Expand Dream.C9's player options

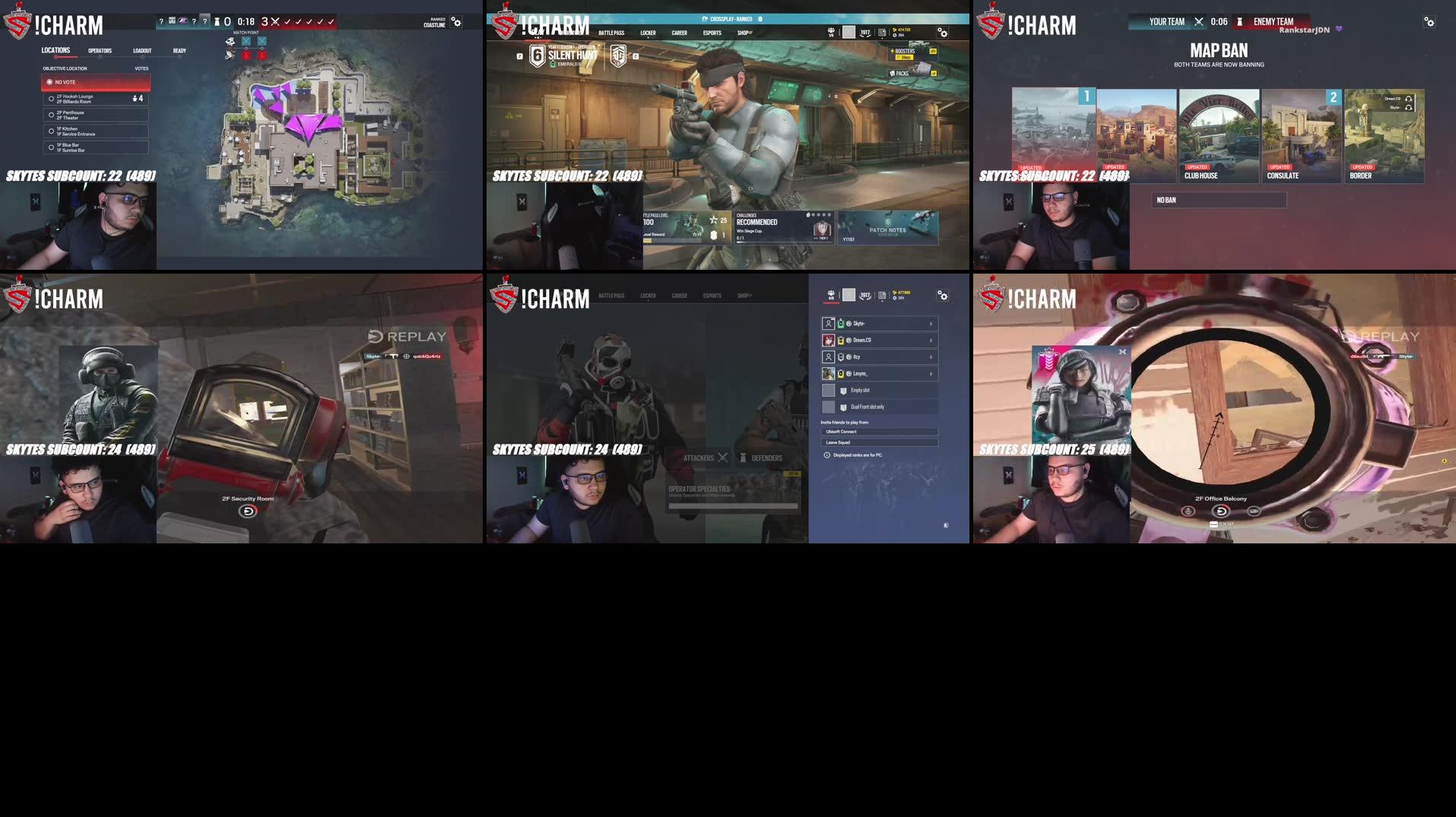pos(931,340)
